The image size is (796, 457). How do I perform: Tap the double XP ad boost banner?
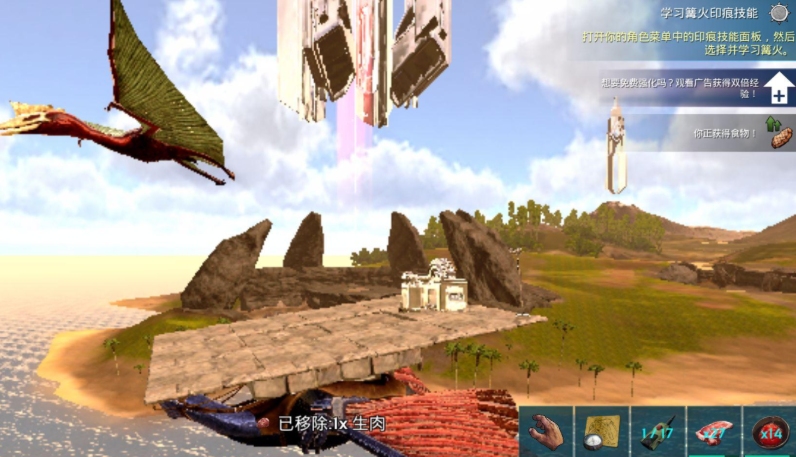[x=690, y=89]
